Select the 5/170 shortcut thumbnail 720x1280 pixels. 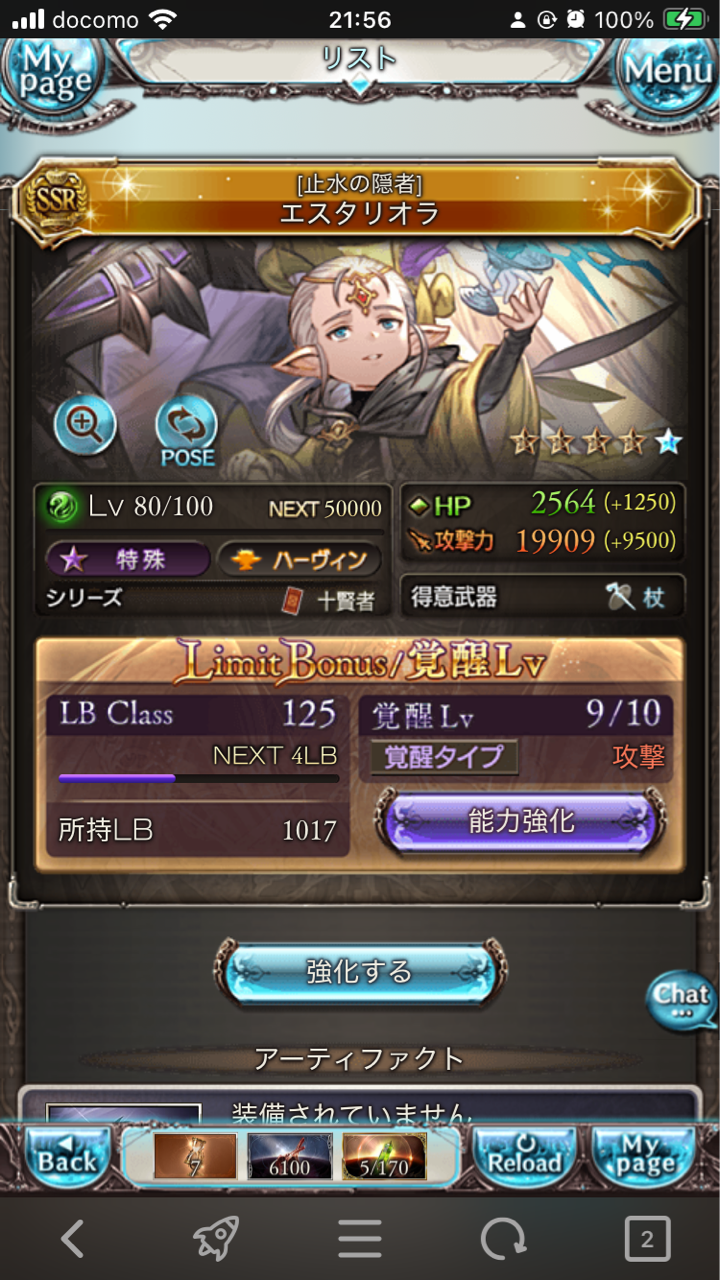[x=384, y=1157]
